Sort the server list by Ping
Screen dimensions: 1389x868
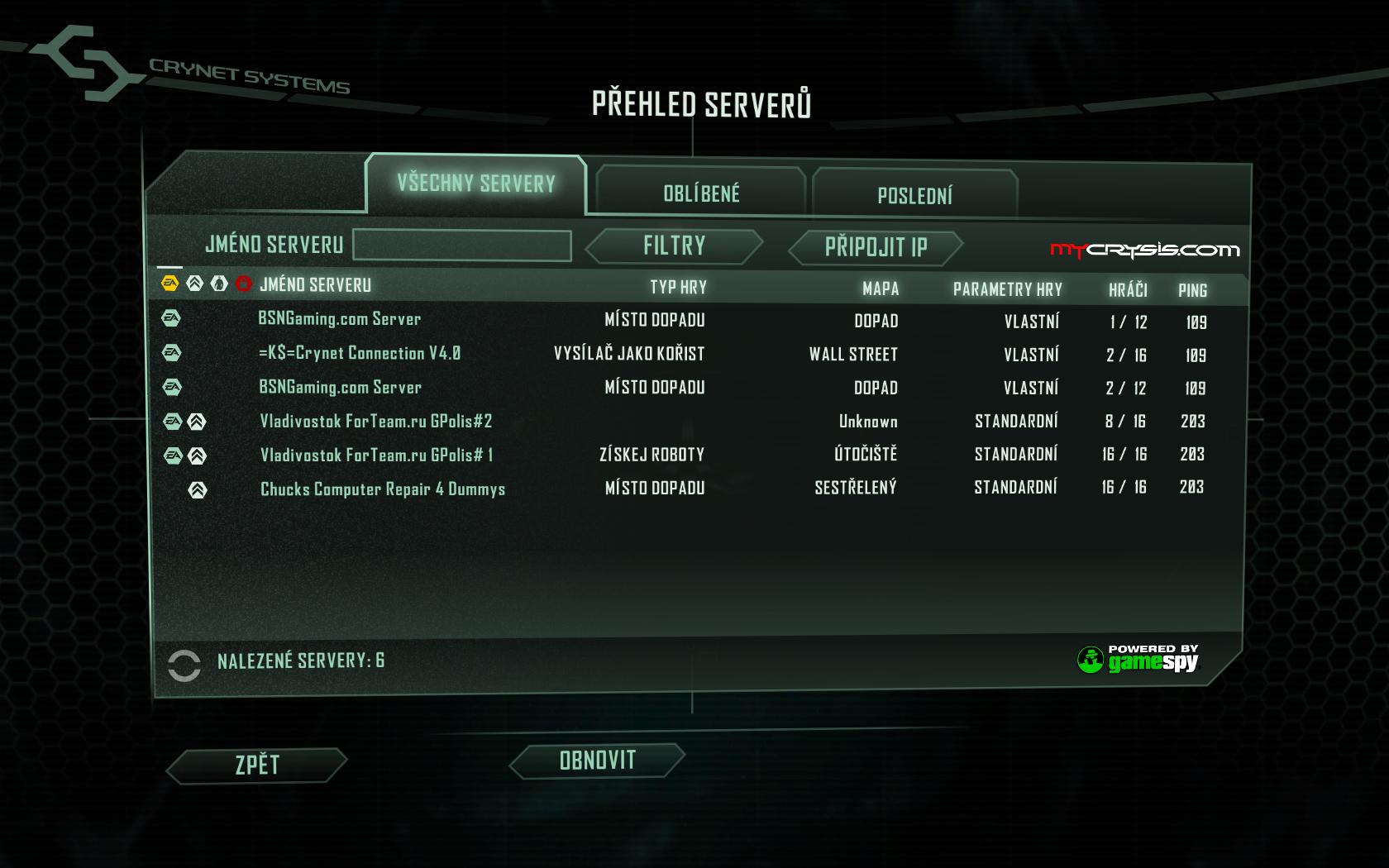[1192, 290]
